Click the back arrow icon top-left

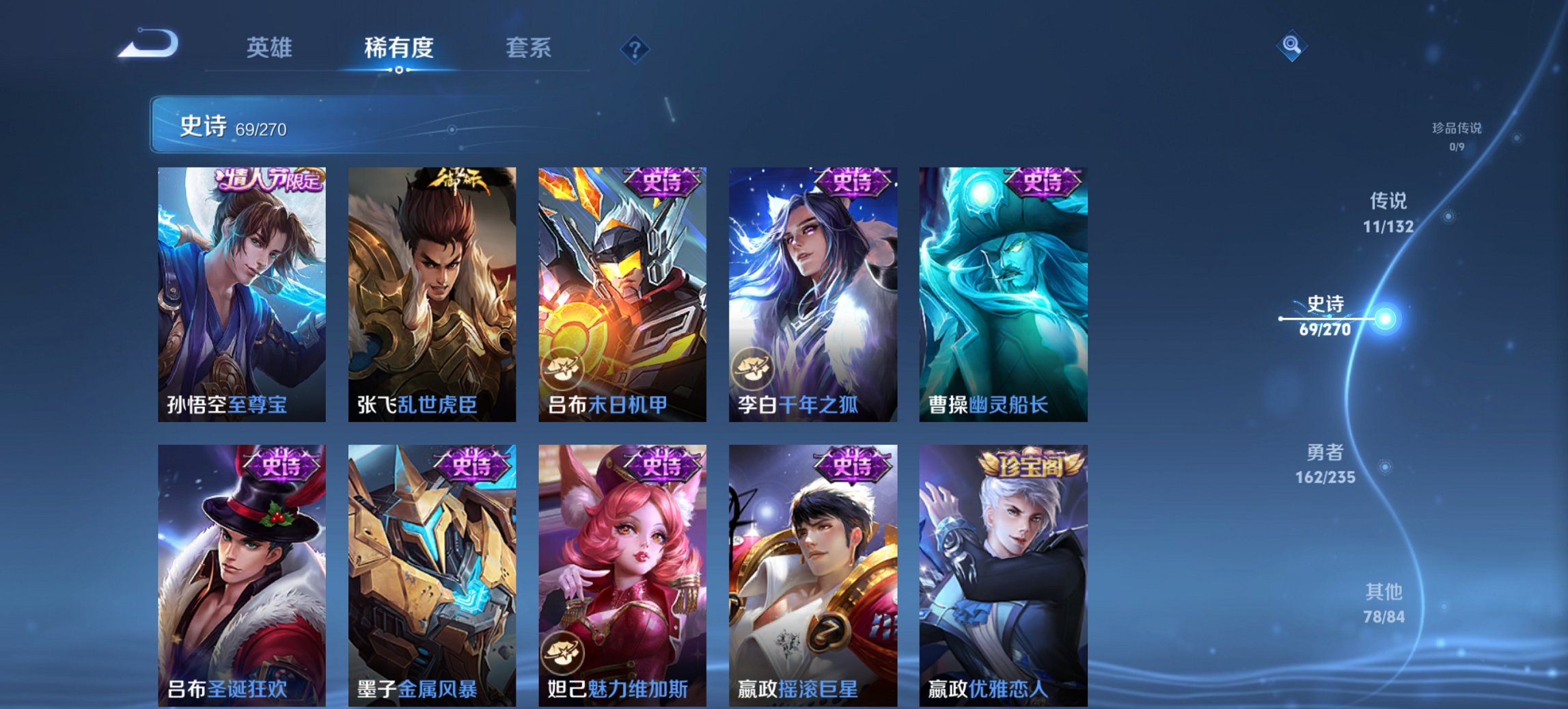coord(150,44)
